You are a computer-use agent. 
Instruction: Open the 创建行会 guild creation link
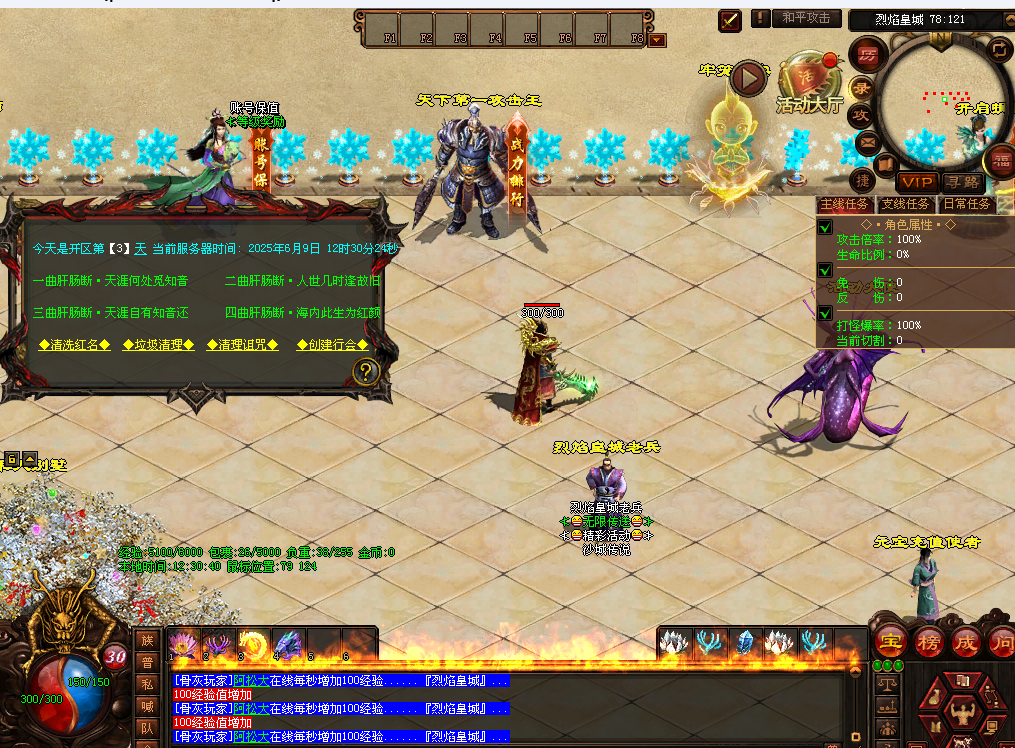click(x=332, y=344)
